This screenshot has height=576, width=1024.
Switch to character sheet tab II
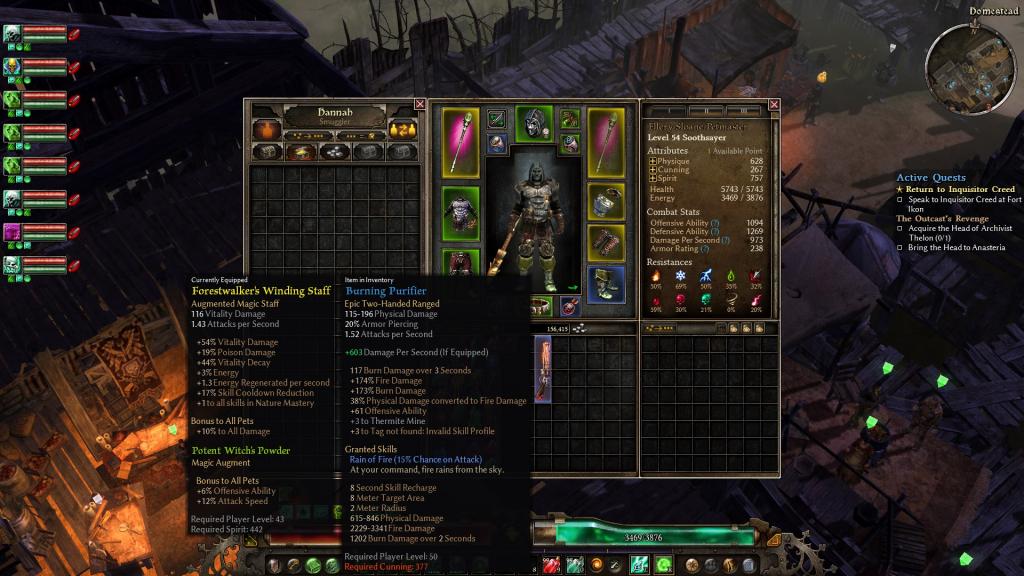click(708, 110)
